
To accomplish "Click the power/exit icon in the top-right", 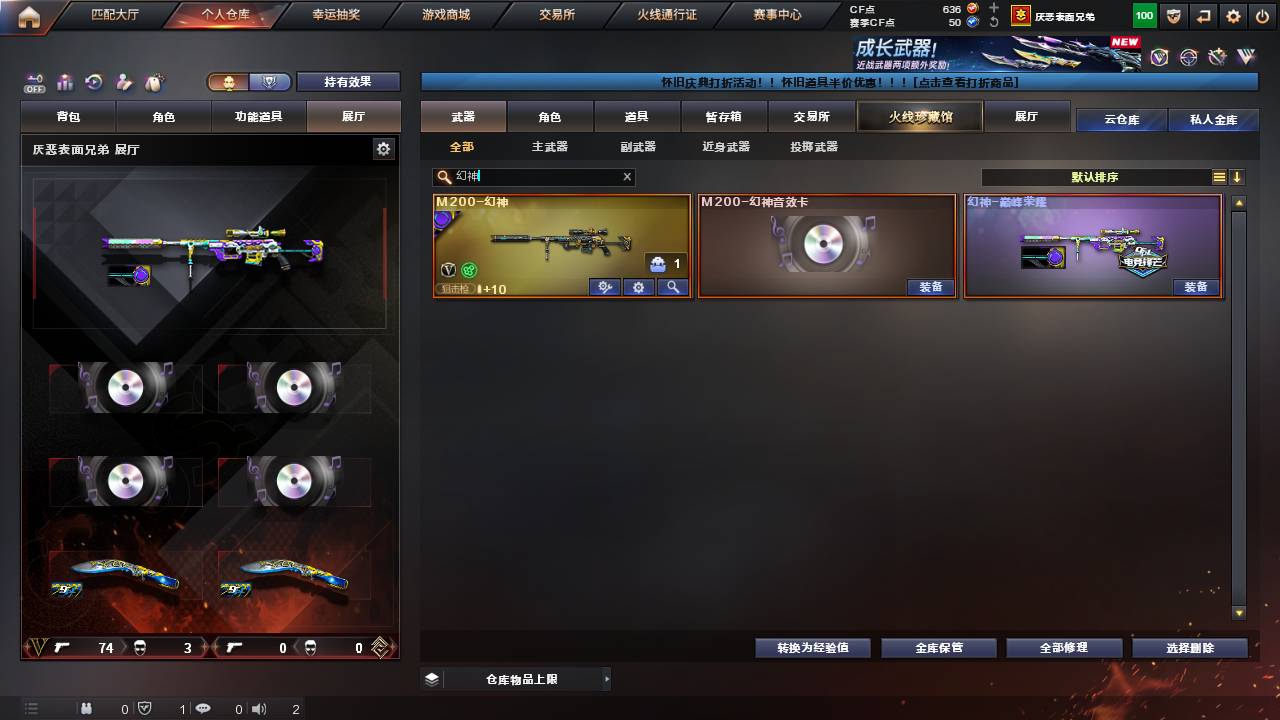I will point(1262,15).
